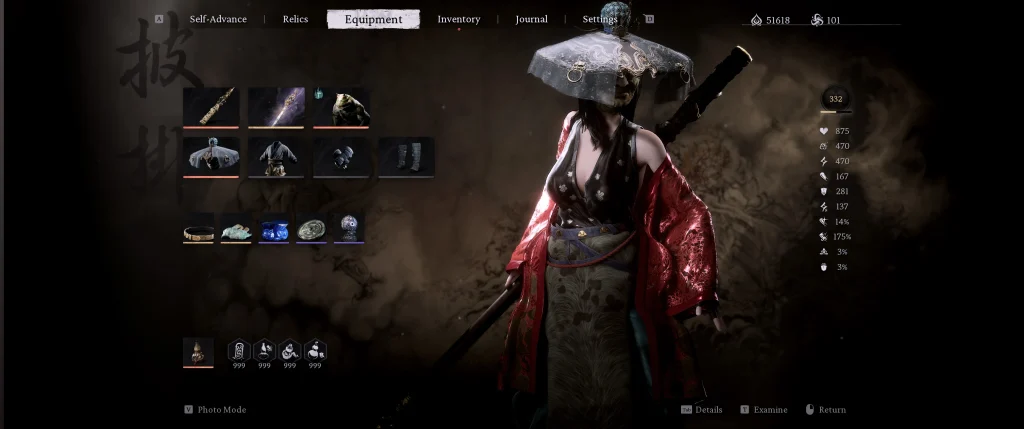
Task: Switch to the Self-Advance tab
Action: (218, 19)
